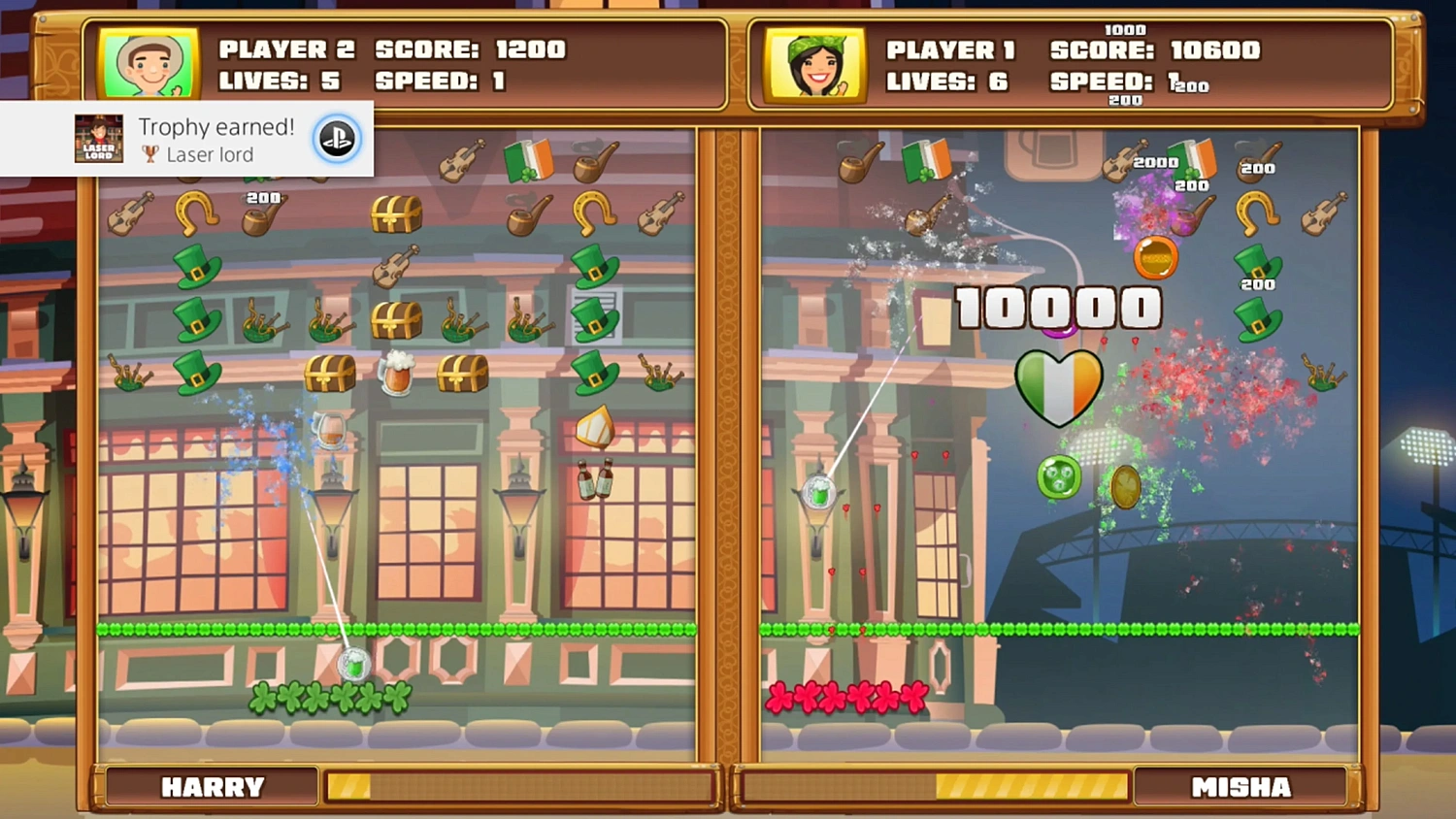Click the Laser Lord trophy notification

[x=184, y=139]
